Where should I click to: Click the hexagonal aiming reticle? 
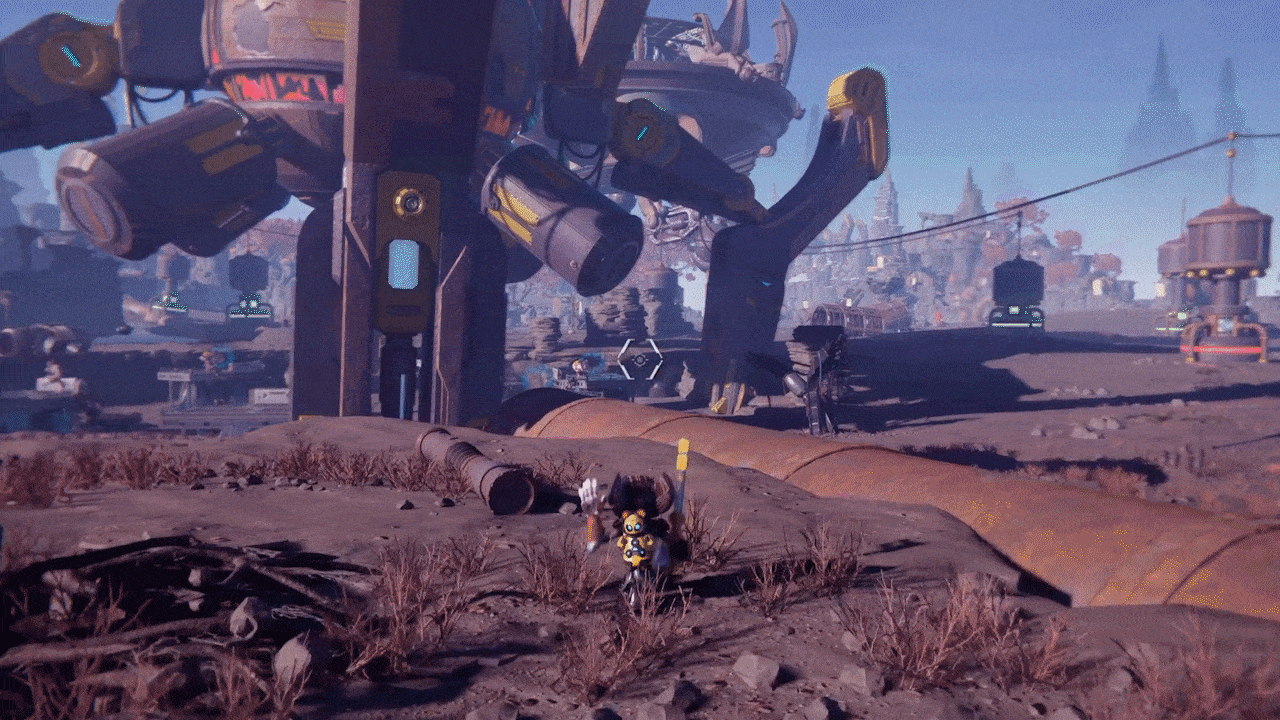639,359
